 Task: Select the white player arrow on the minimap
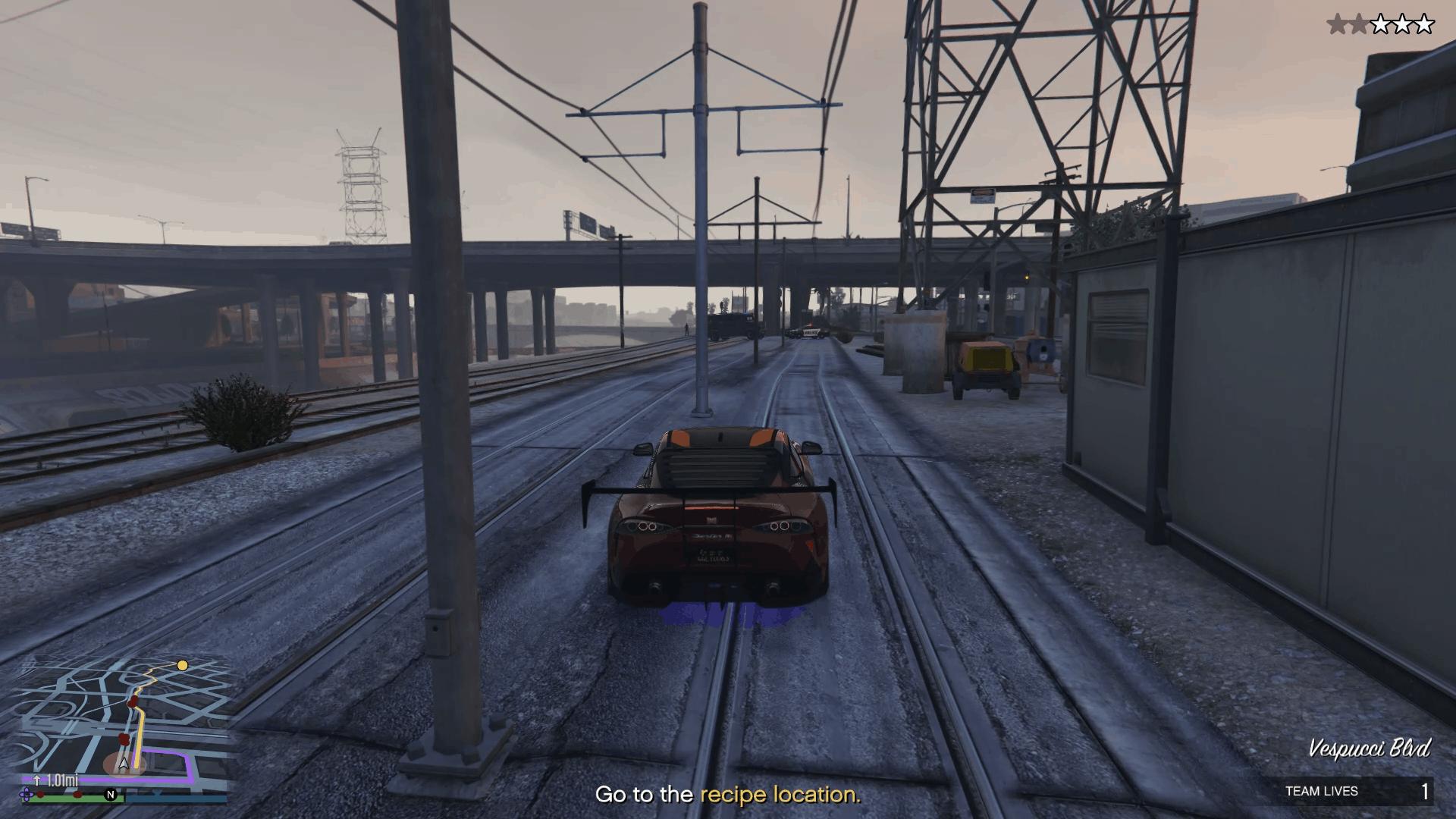[124, 764]
